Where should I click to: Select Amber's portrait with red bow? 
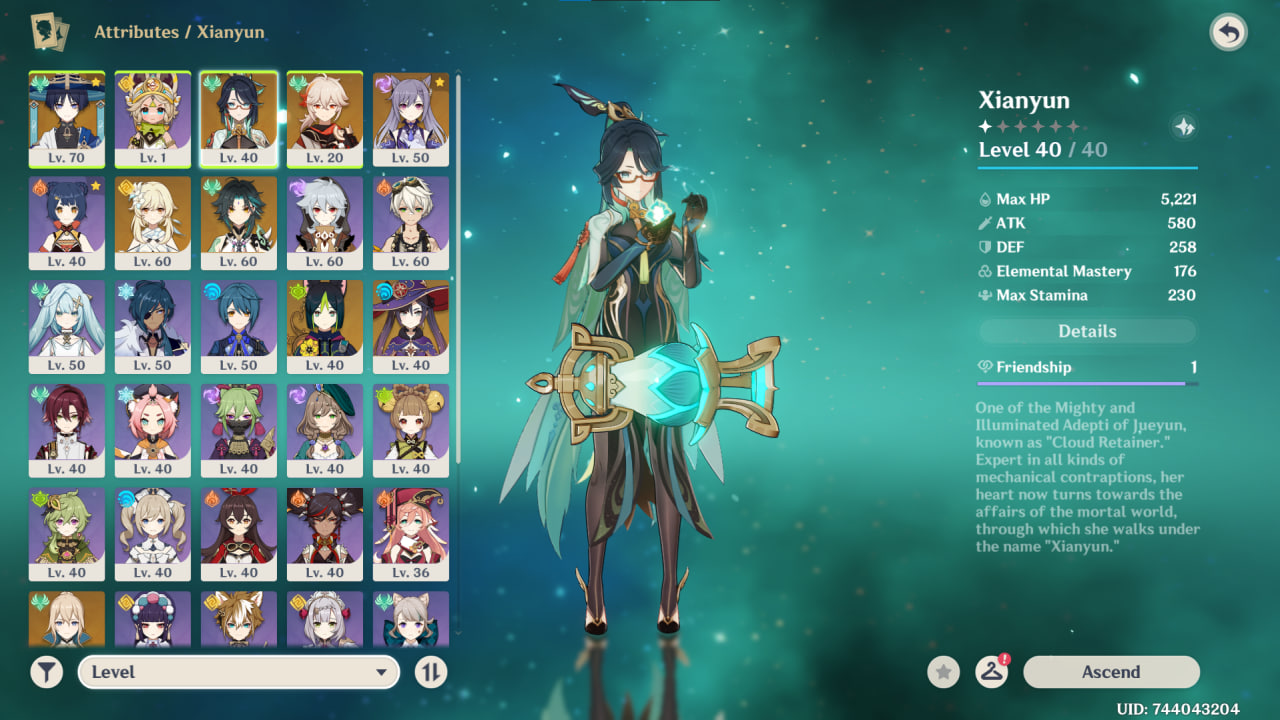tap(239, 534)
